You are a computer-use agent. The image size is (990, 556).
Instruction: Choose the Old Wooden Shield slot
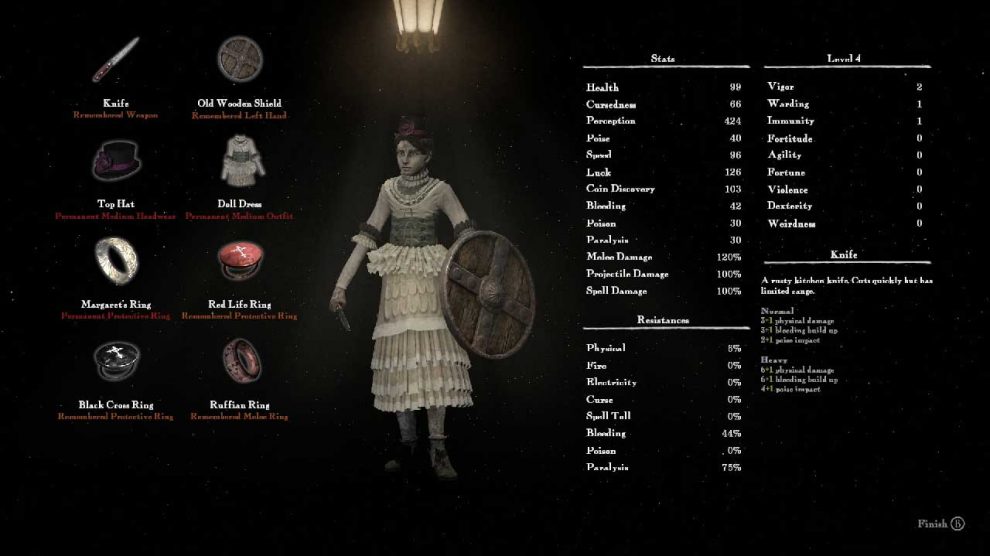[x=239, y=61]
